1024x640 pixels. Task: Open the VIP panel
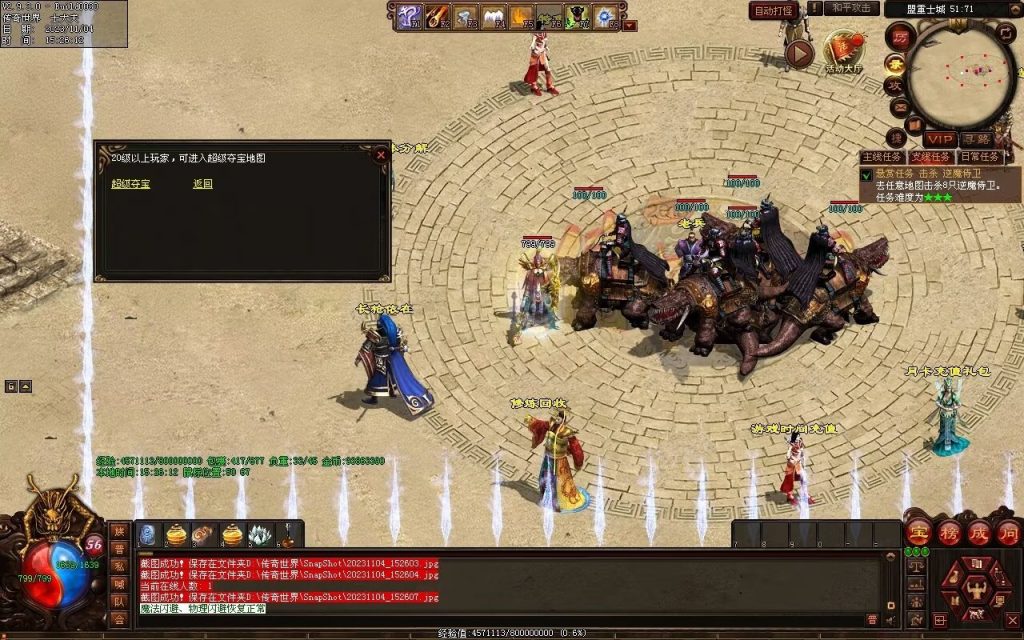[939, 139]
